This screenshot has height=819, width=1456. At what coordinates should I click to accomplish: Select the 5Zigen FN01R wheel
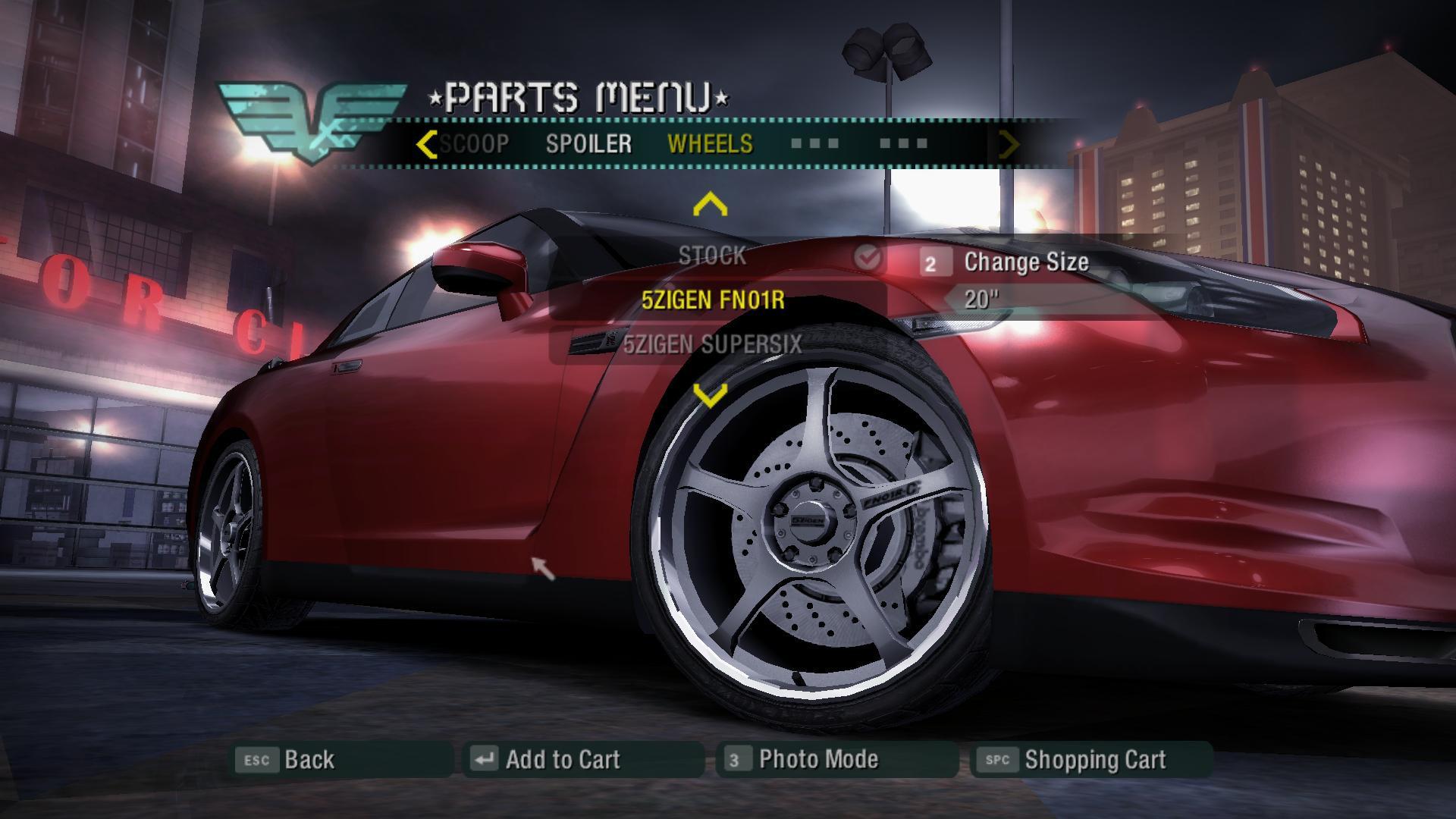pos(712,301)
